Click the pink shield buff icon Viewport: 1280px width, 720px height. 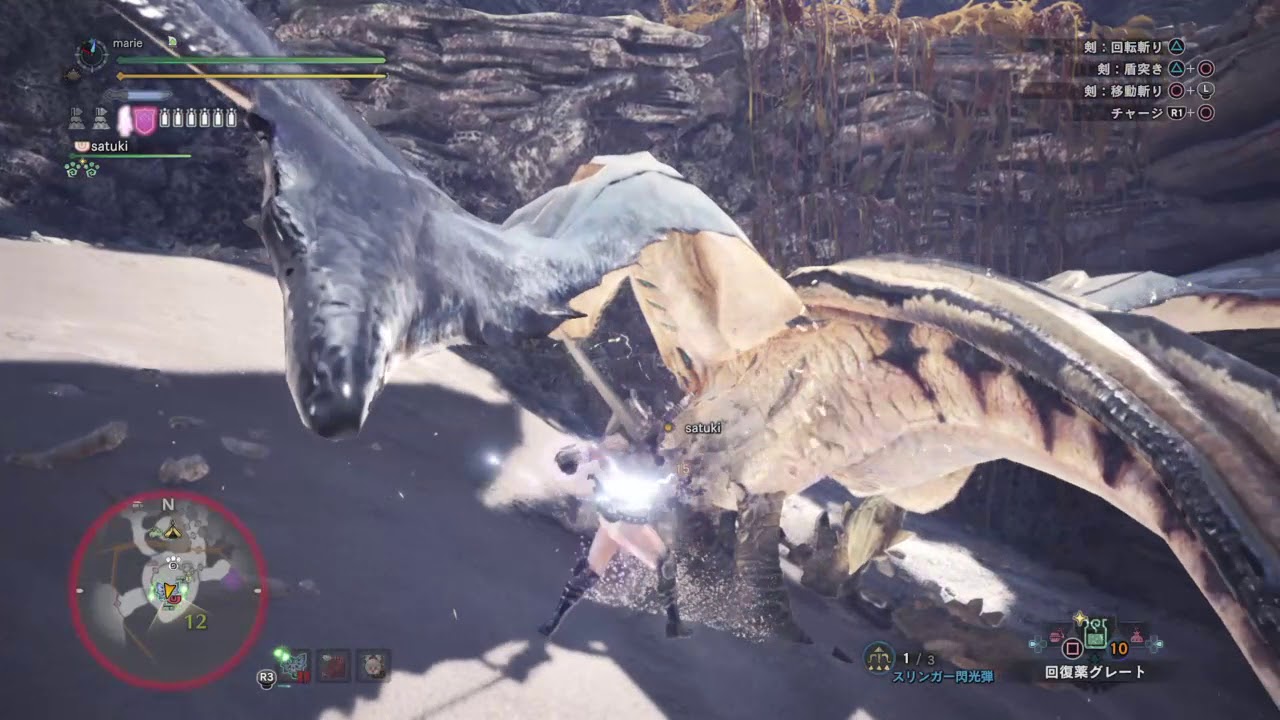[145, 120]
